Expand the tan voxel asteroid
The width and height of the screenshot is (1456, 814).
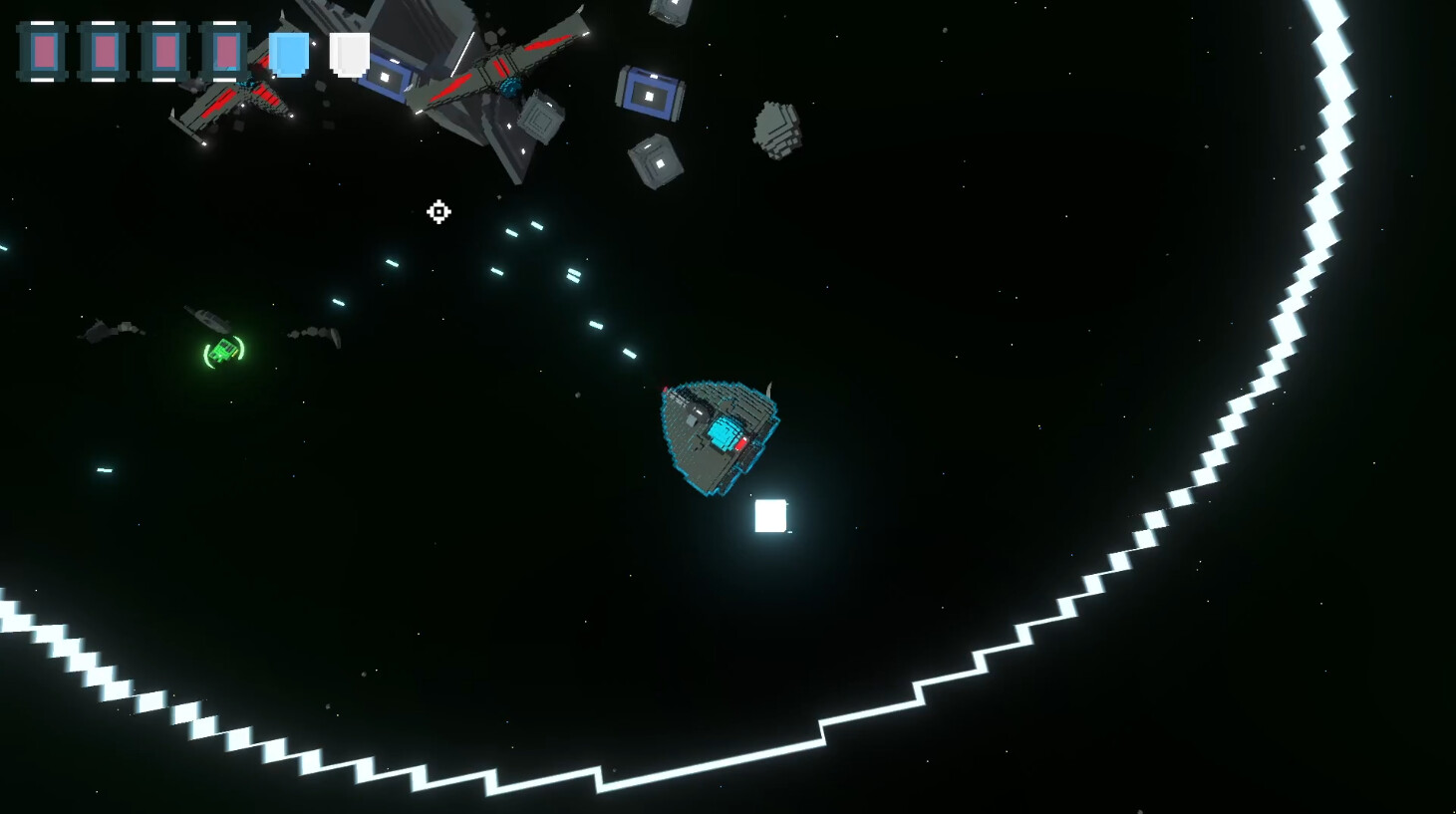pos(776,130)
